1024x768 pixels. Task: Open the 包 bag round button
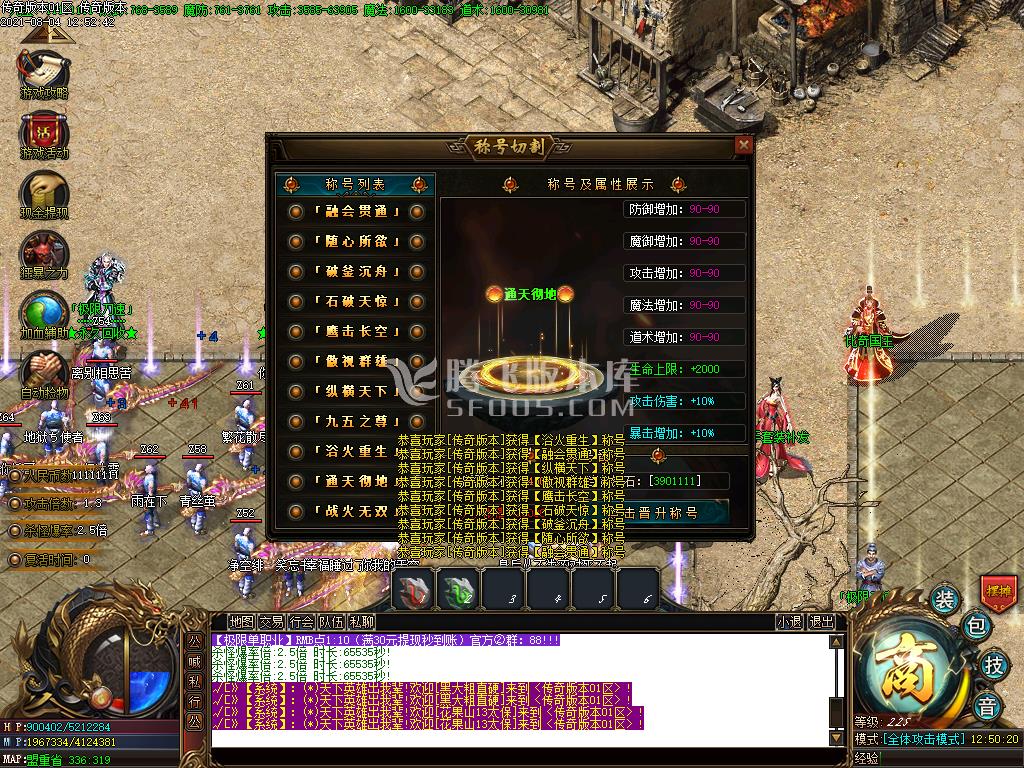977,627
